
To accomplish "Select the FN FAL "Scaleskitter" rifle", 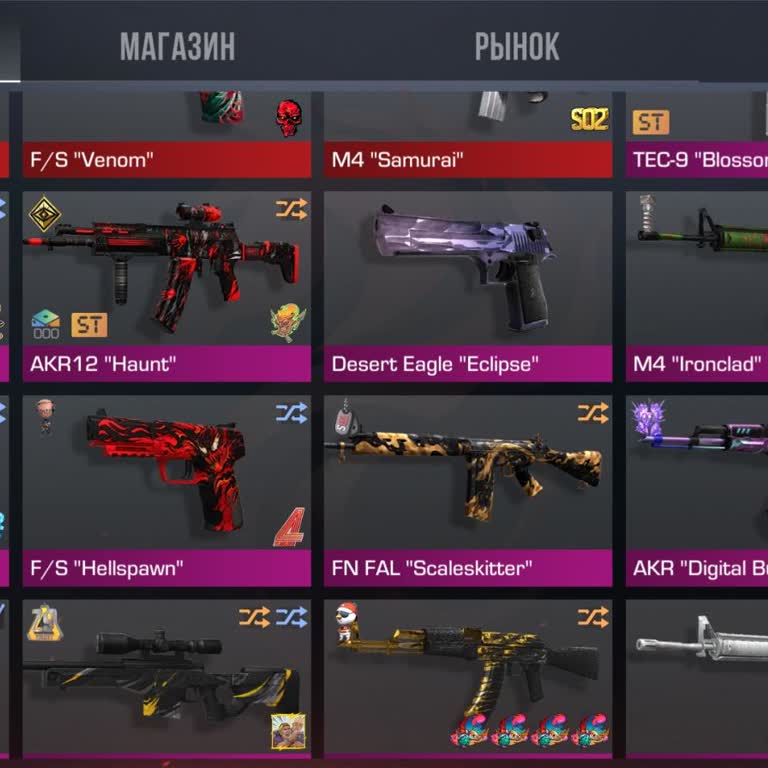I will [x=467, y=490].
